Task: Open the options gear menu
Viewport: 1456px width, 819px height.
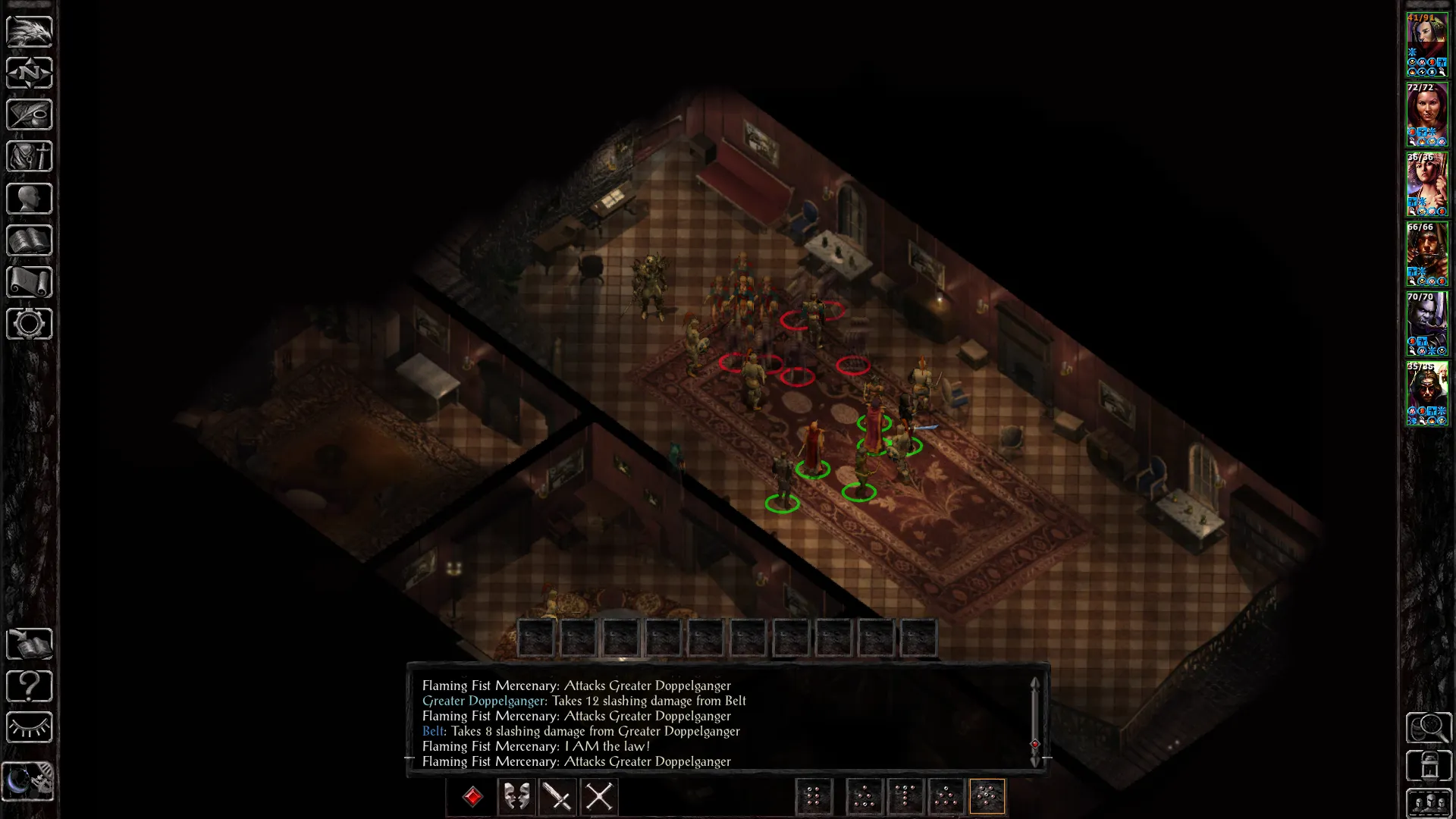Action: (x=30, y=324)
